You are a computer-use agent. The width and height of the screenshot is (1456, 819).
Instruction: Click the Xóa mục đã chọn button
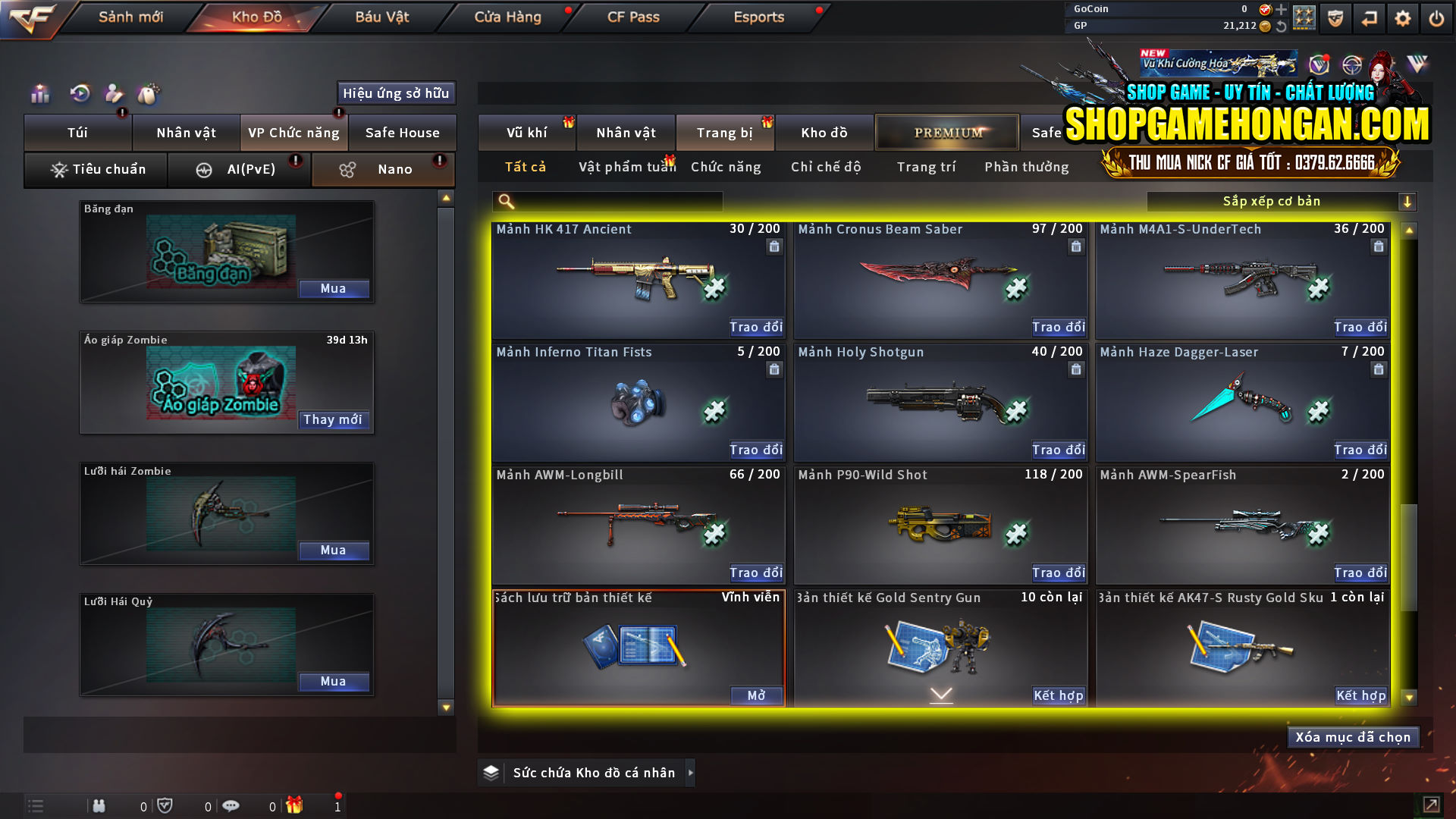[1353, 736]
